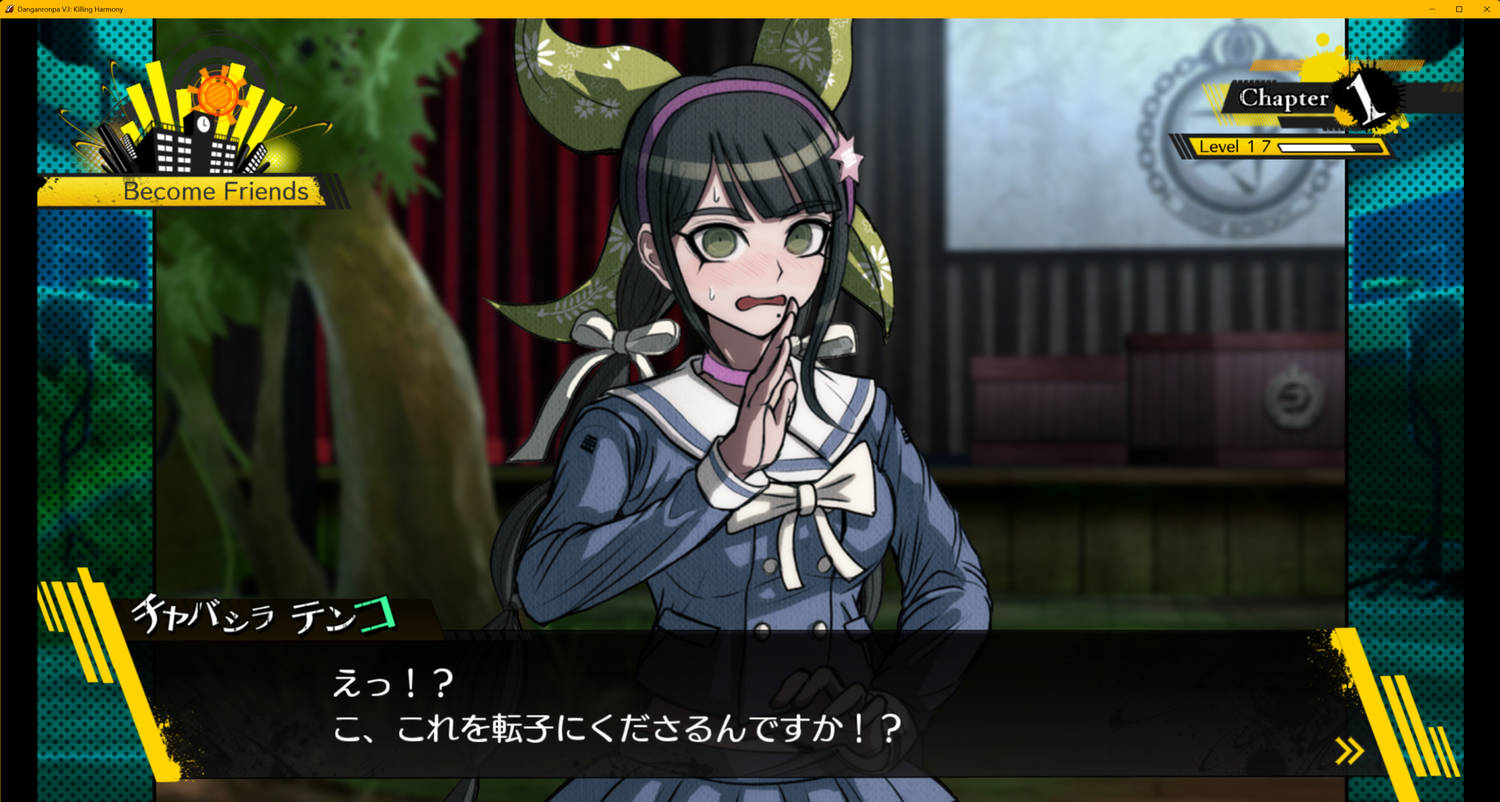The height and width of the screenshot is (802, 1500).
Task: Click the inkblot-splattered Chapter number badge
Action: pos(1366,100)
